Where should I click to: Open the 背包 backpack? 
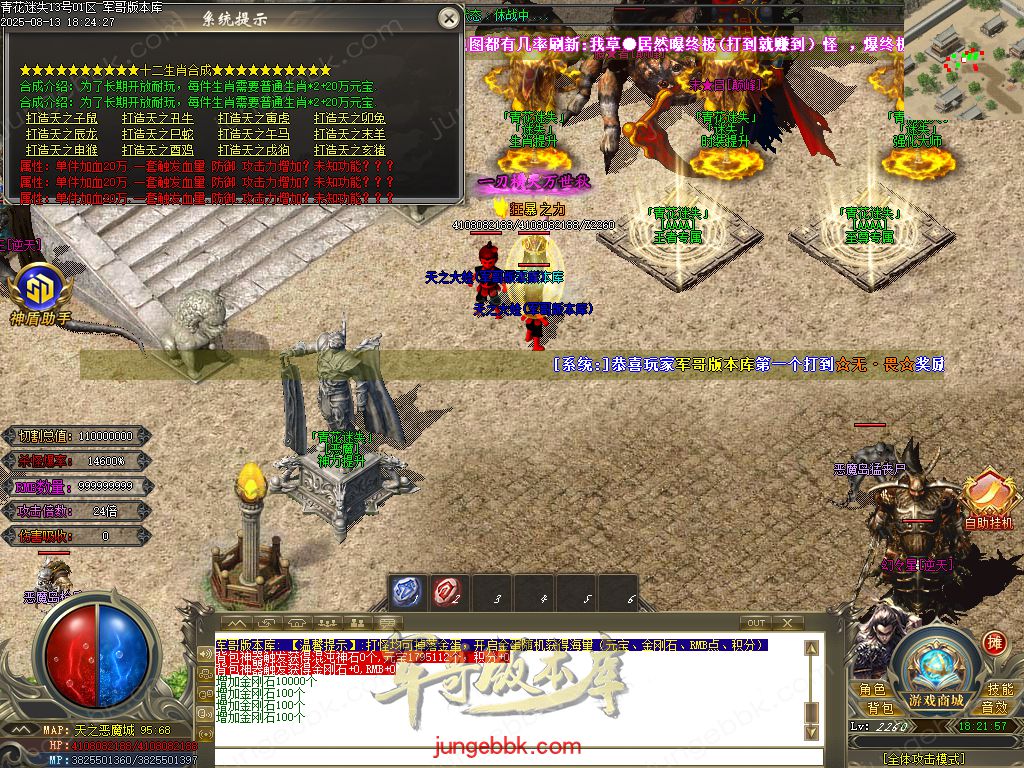tap(880, 708)
